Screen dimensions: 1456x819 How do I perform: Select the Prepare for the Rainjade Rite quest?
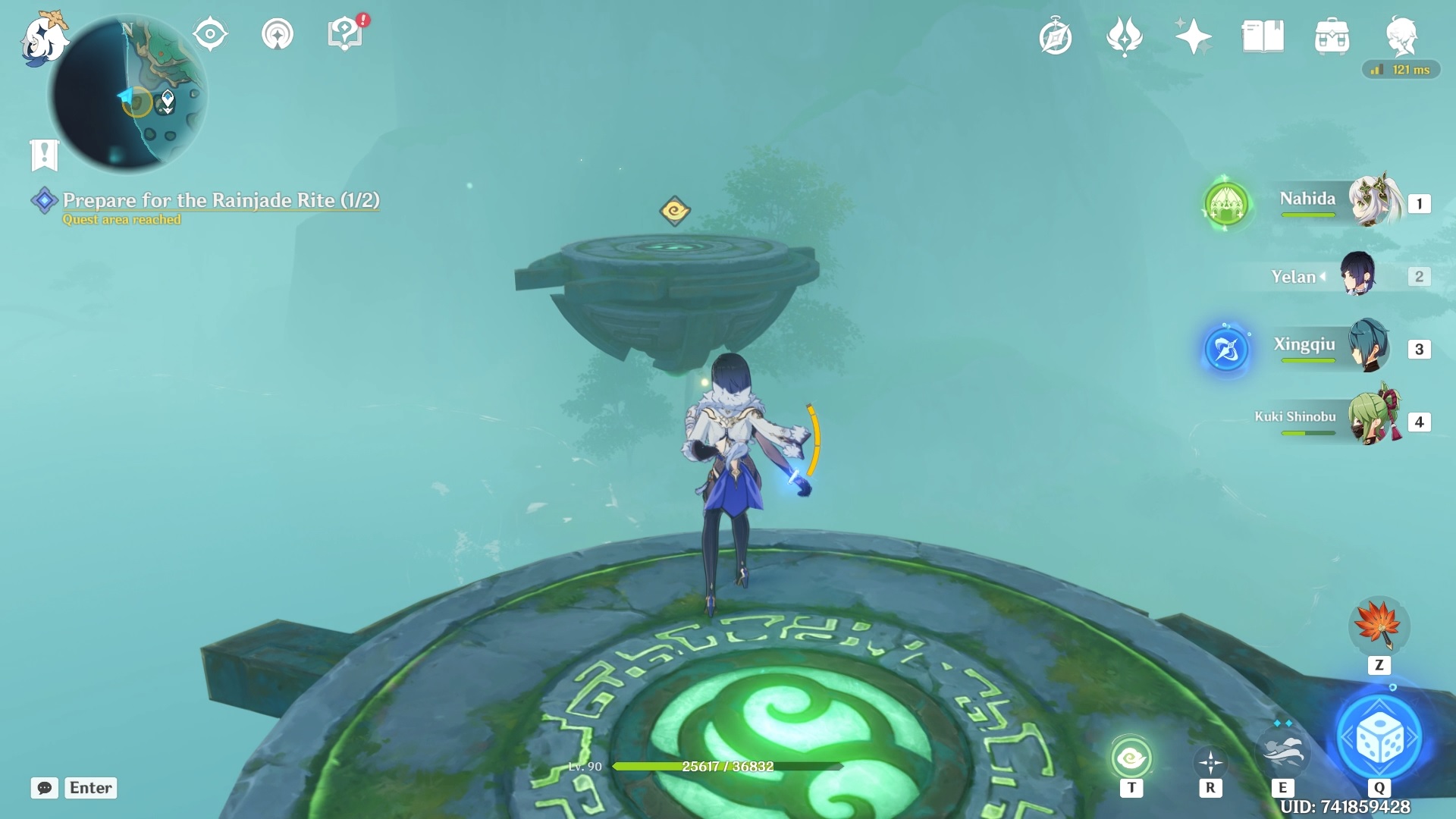(x=220, y=201)
